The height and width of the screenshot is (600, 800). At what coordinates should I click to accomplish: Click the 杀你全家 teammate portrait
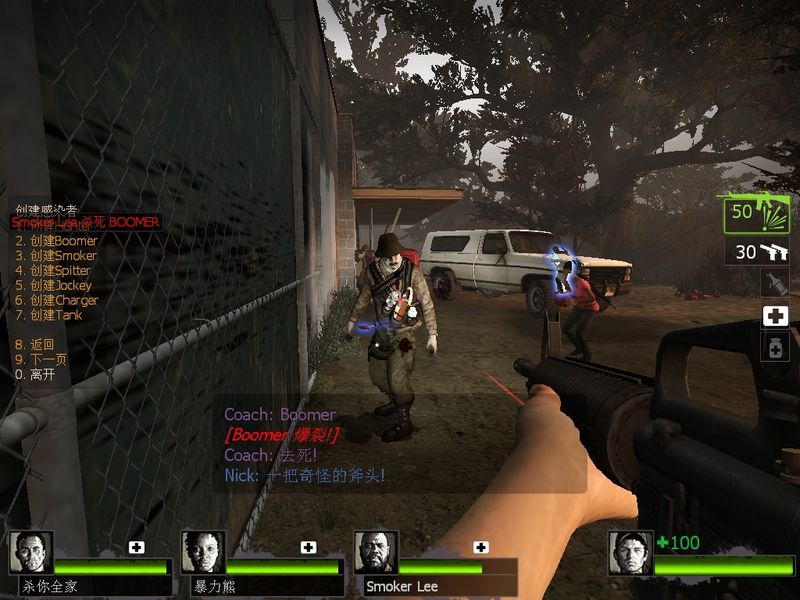click(x=31, y=553)
